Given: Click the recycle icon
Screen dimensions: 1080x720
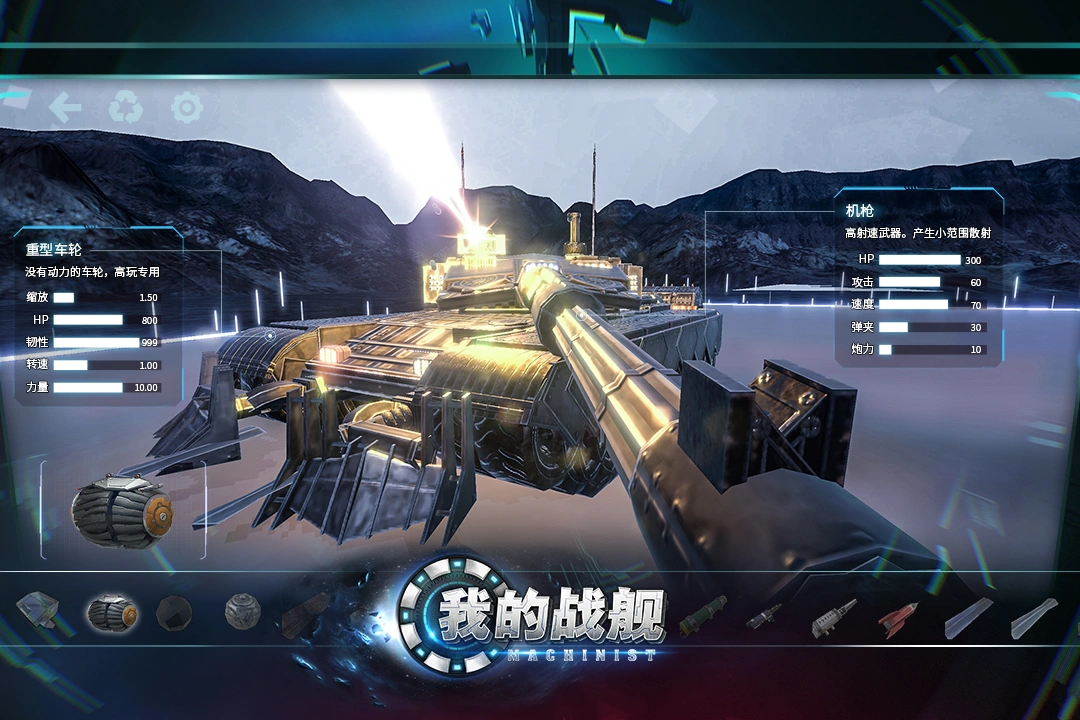Looking at the screenshot, I should coord(126,107).
